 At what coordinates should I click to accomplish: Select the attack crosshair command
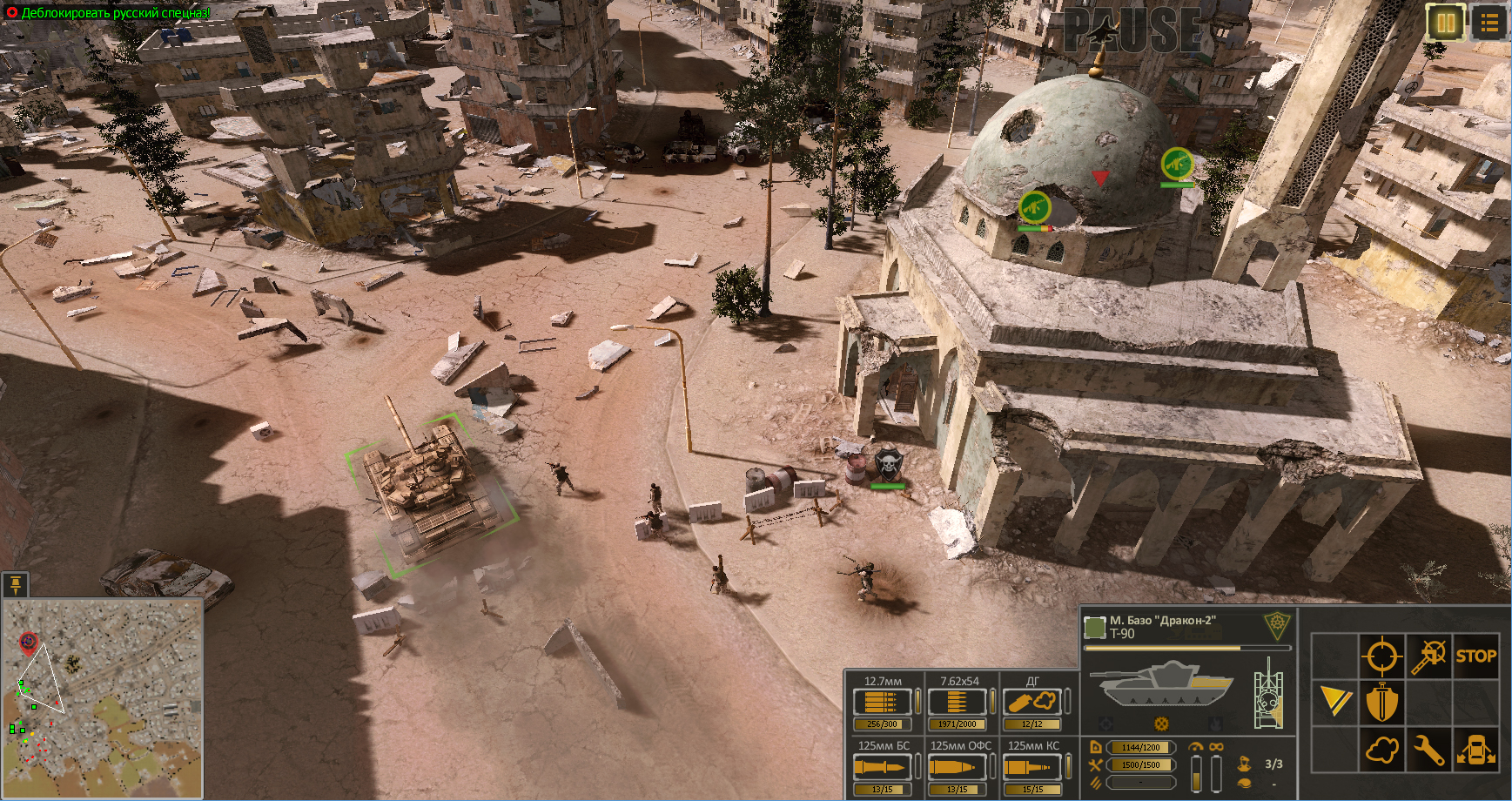pos(1381,656)
